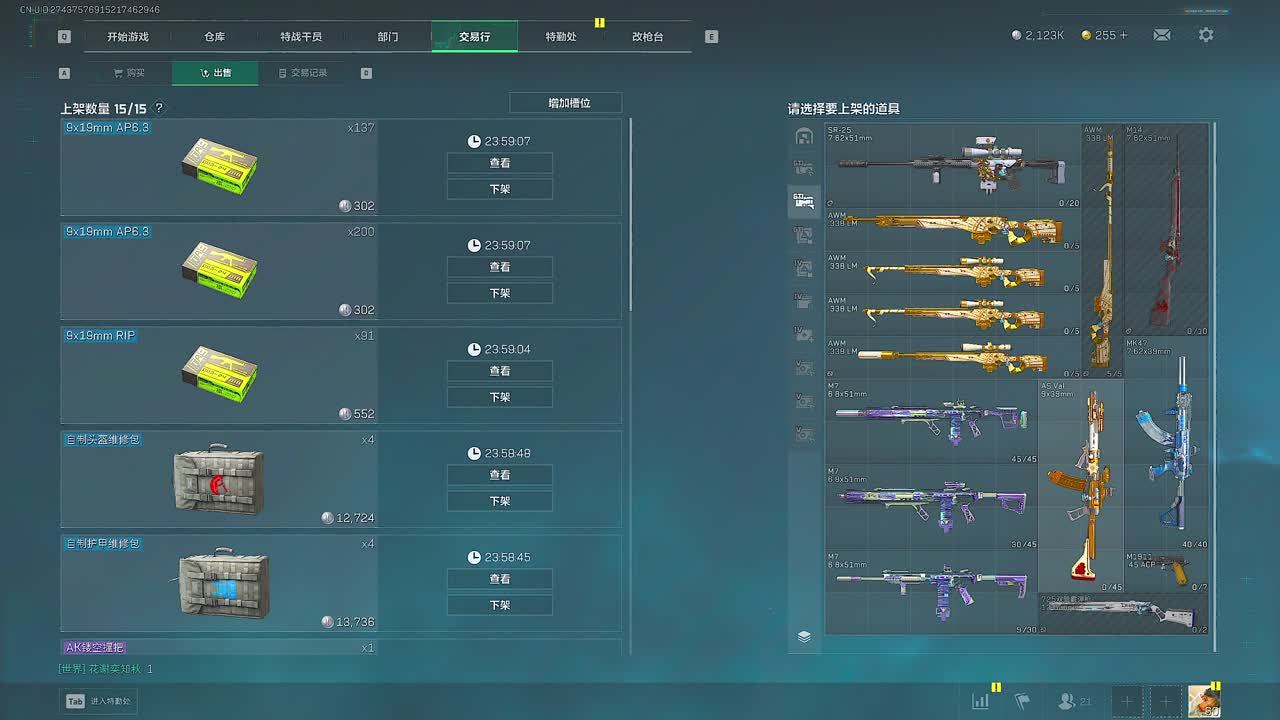Open the 开始游戏 top menu tab
This screenshot has width=1280, height=720.
128,37
